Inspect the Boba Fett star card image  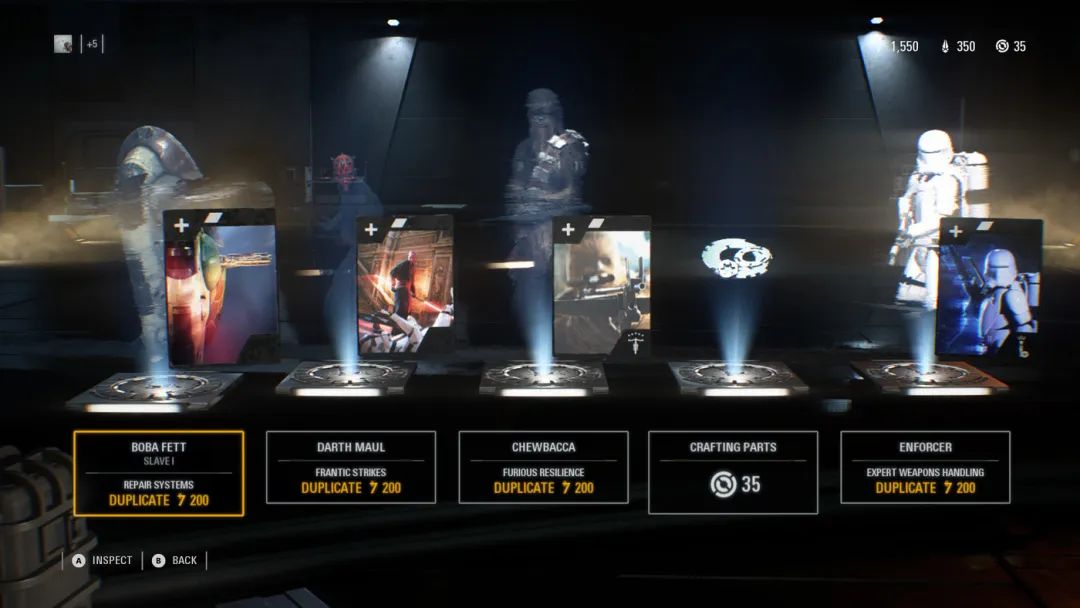(220, 288)
